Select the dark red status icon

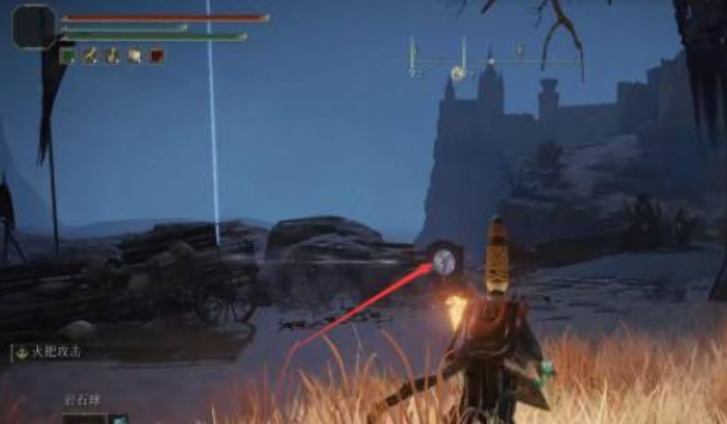click(x=157, y=57)
